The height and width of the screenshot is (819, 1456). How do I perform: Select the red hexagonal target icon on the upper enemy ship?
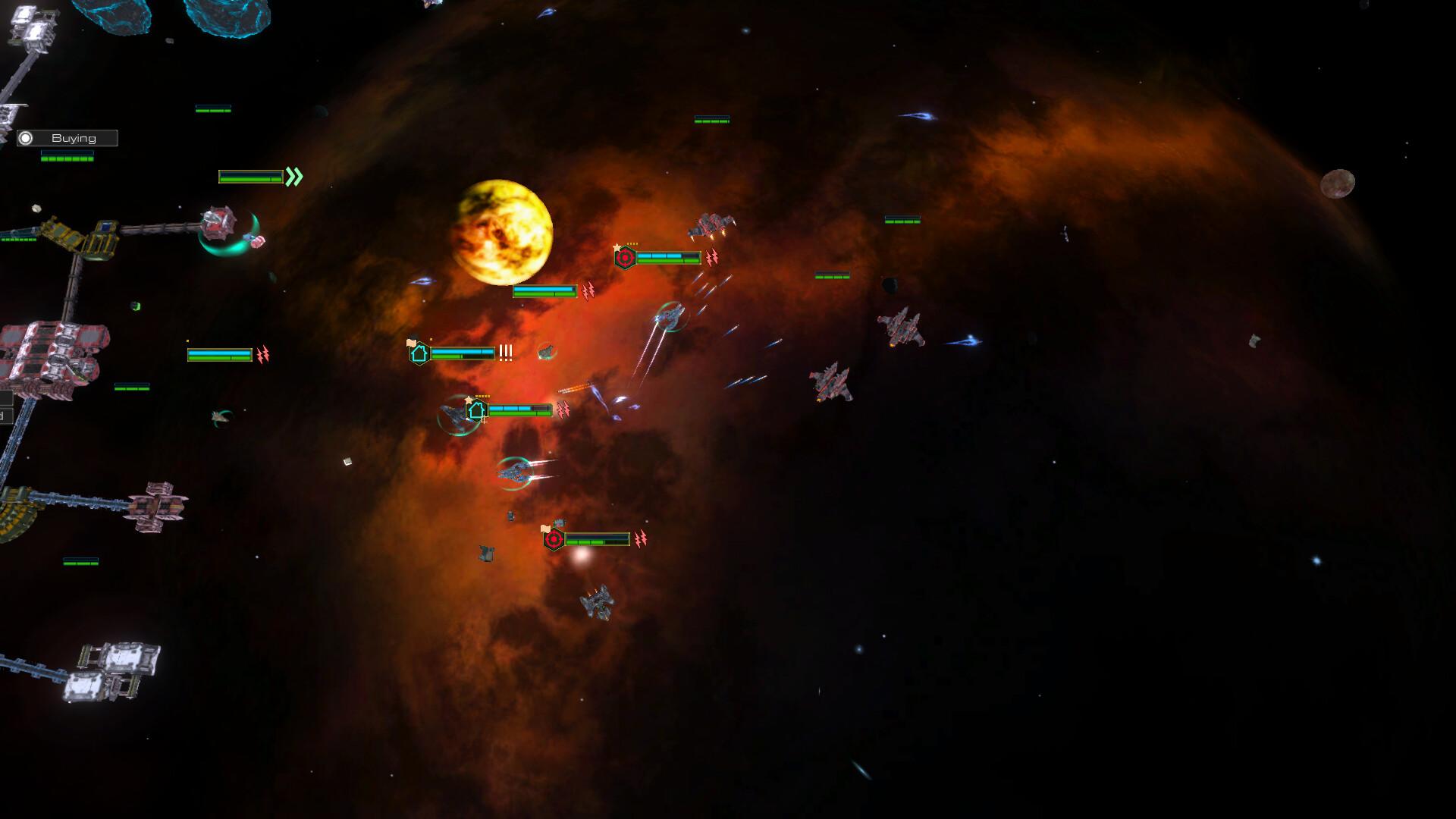pos(625,257)
